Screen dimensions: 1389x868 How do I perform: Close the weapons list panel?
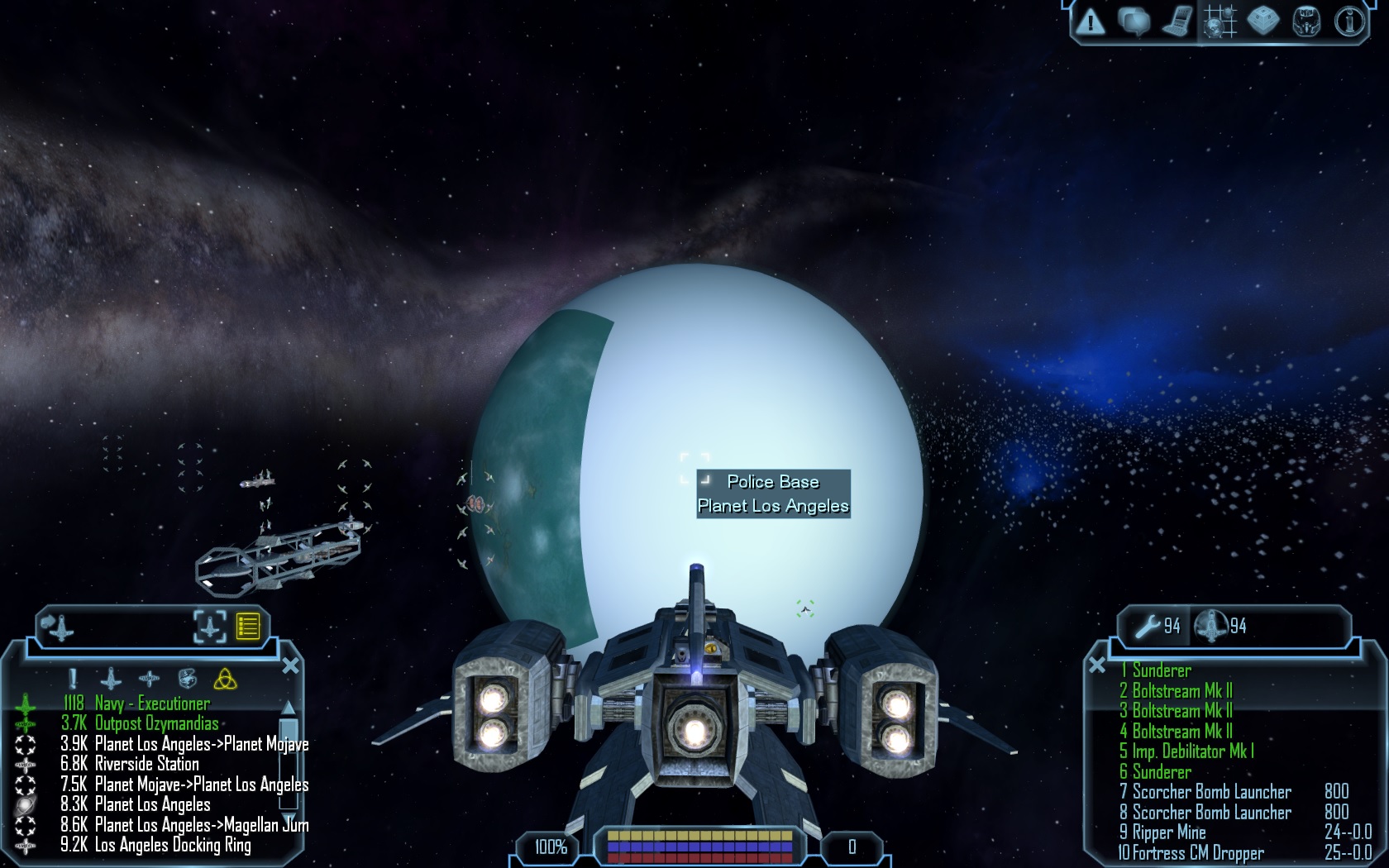coord(1097,665)
